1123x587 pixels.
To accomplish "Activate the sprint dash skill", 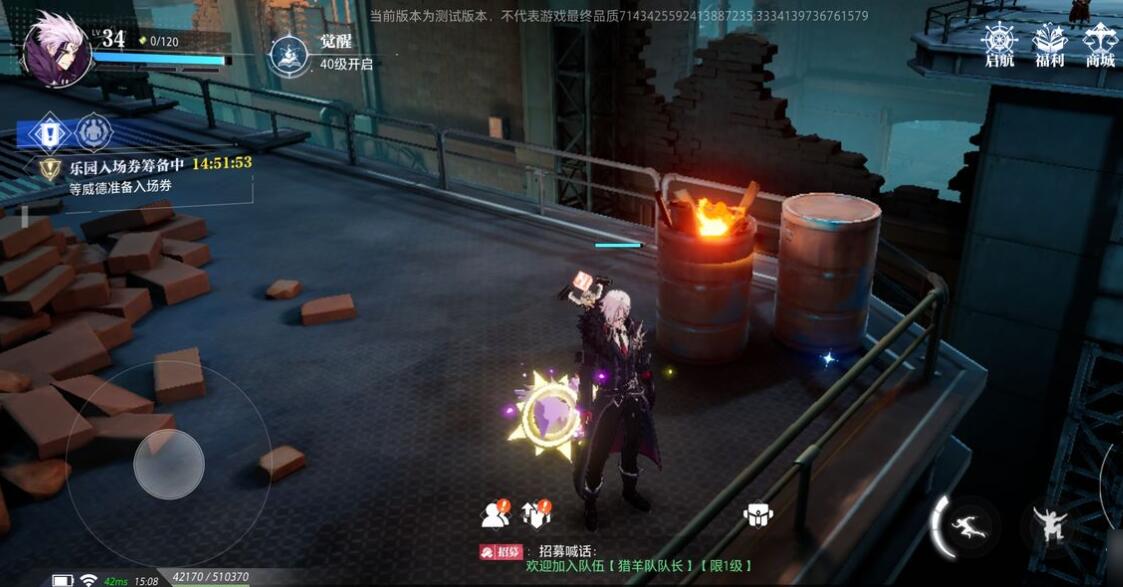I will [x=967, y=526].
